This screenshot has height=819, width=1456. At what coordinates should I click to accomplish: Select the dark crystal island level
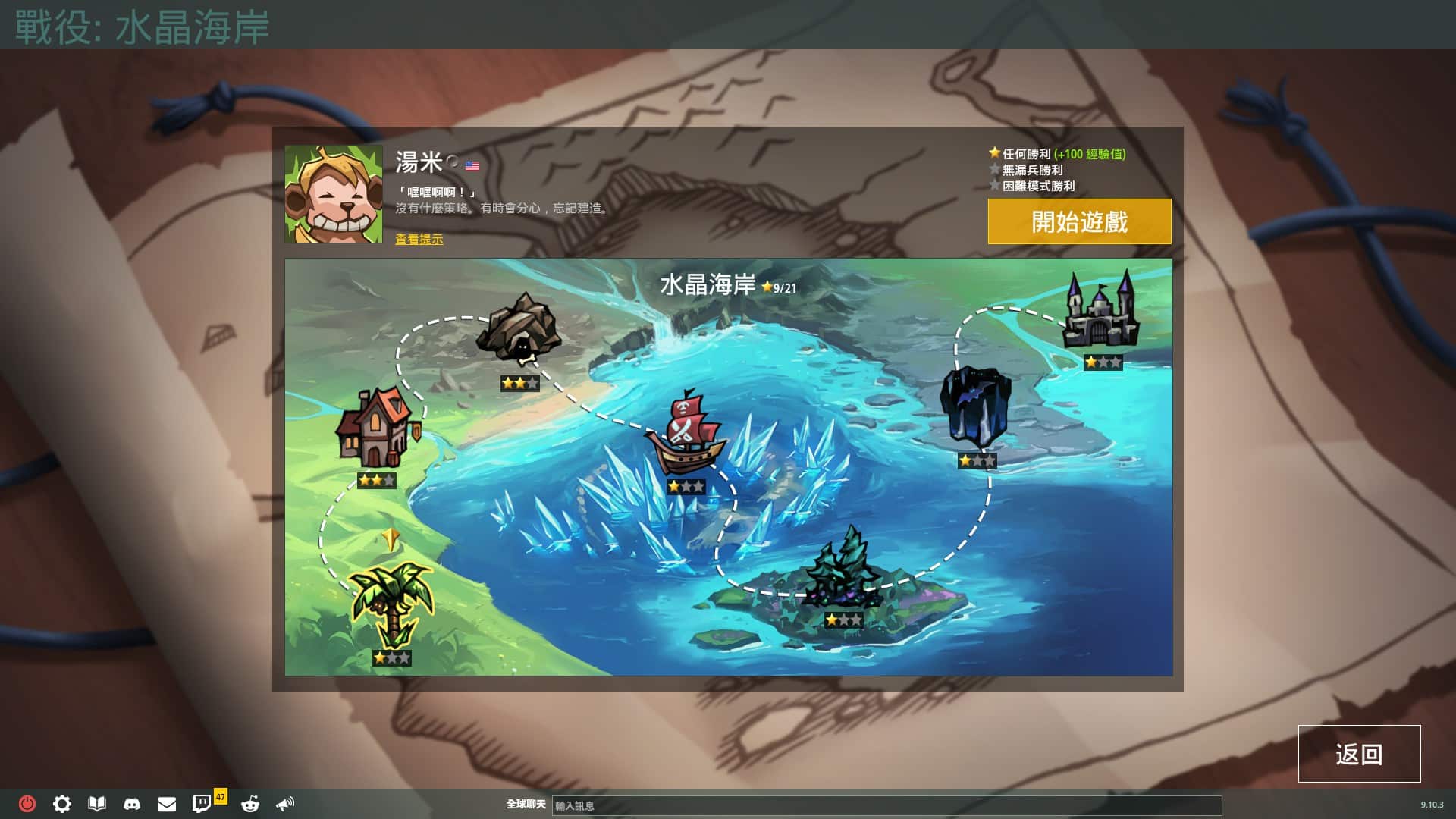click(x=843, y=568)
